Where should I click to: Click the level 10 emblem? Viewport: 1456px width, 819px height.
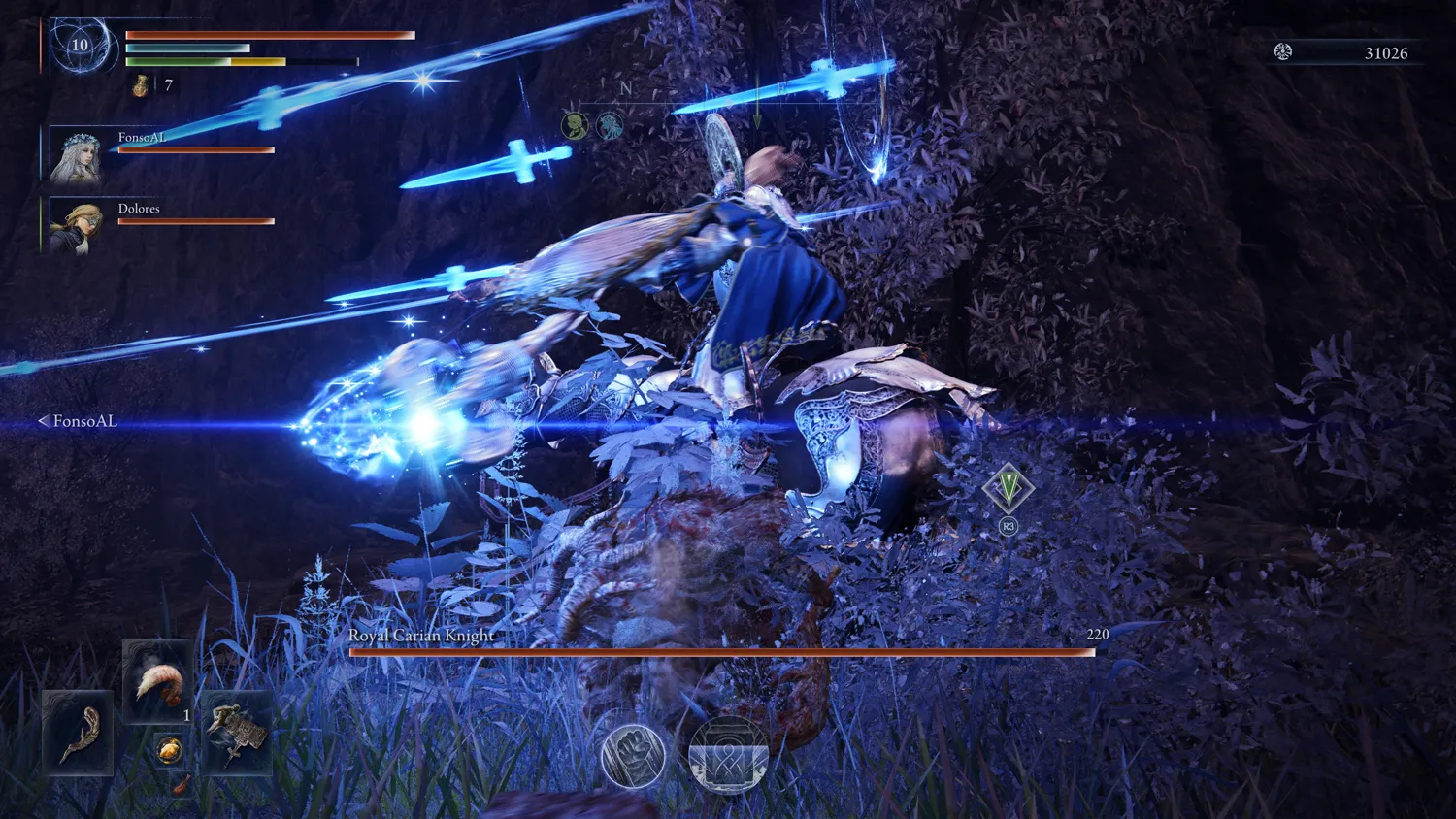80,45
